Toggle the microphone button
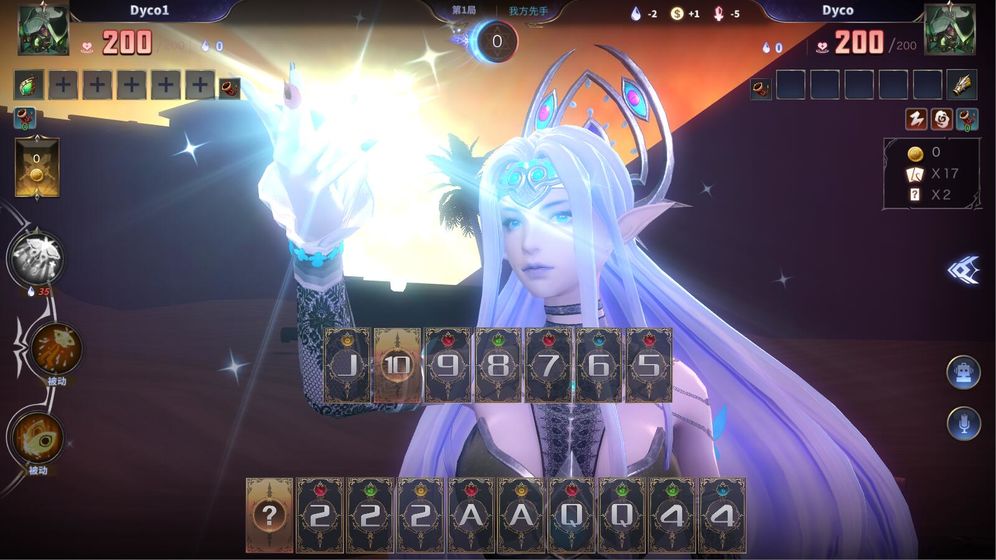This screenshot has height=560, width=996. click(x=963, y=425)
